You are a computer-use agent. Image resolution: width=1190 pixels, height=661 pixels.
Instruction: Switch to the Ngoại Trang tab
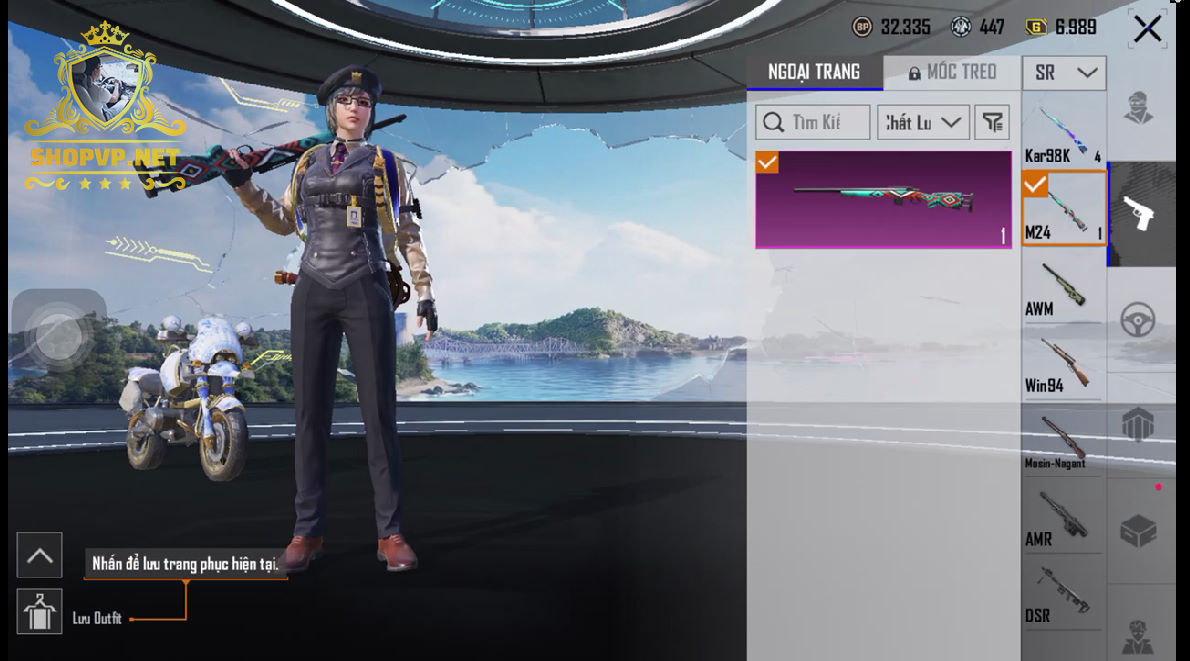(x=814, y=72)
